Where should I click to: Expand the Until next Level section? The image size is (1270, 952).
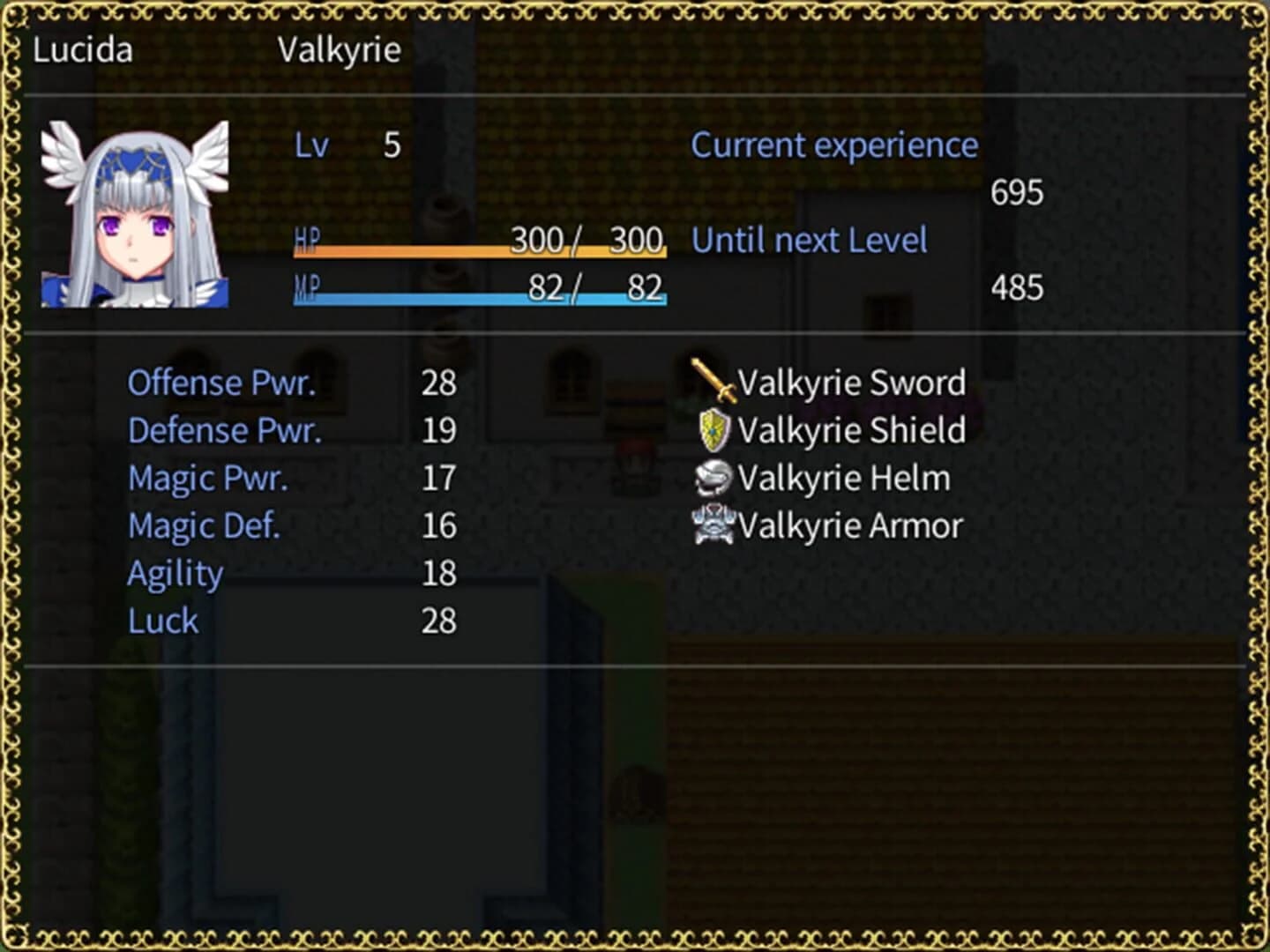pos(810,239)
